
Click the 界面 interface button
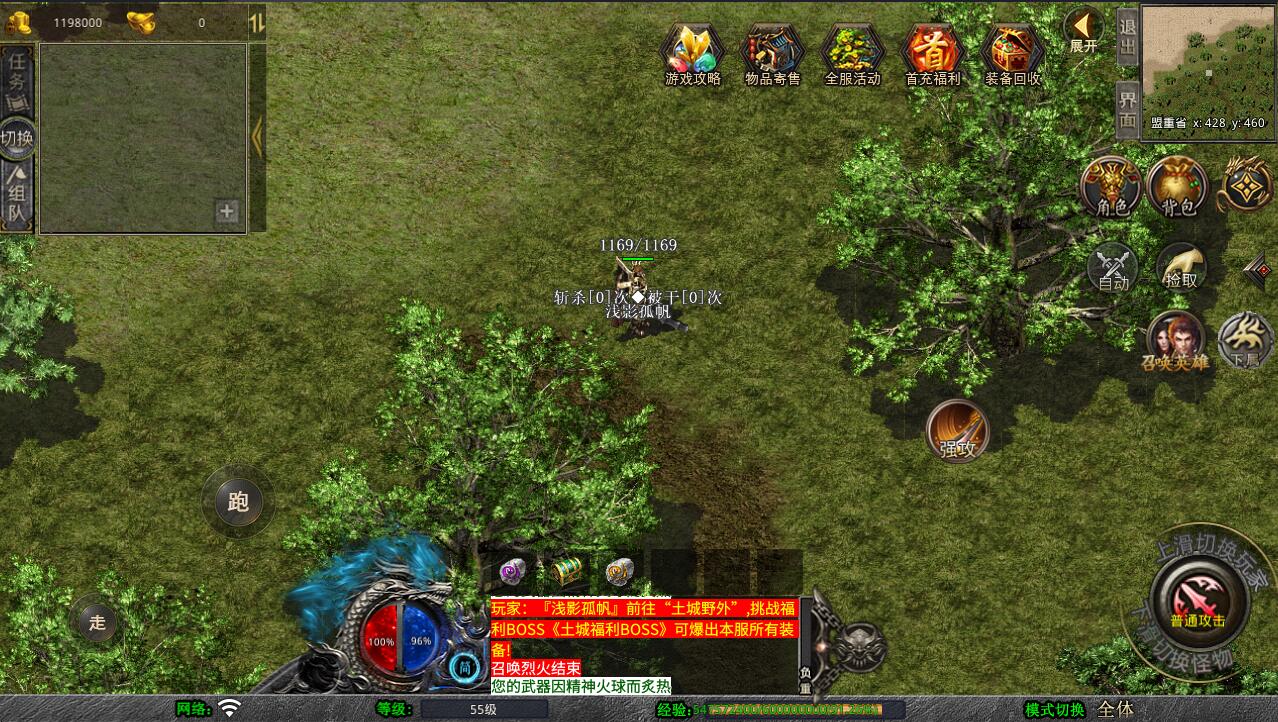(x=1127, y=110)
